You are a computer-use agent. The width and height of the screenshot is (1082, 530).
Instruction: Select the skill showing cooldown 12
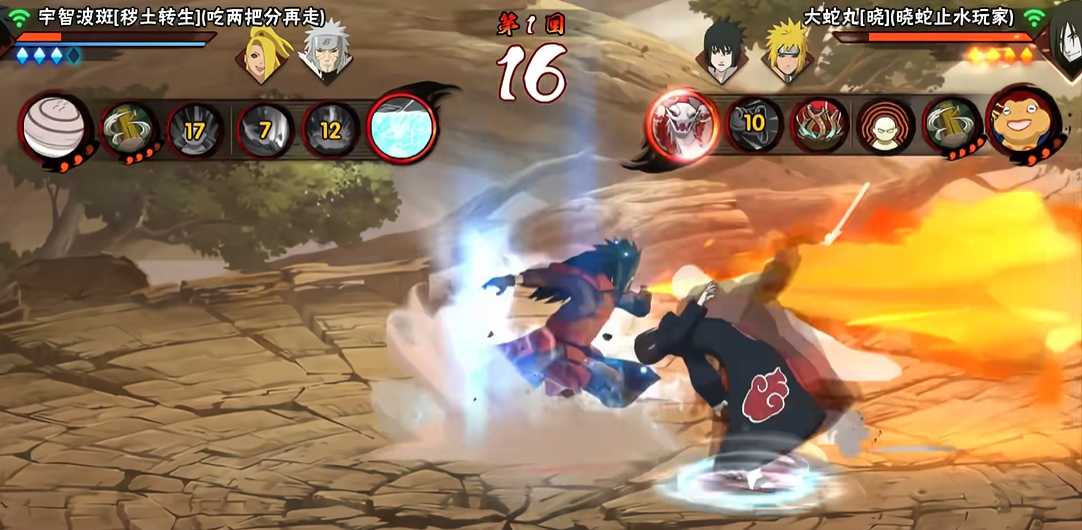pos(331,129)
